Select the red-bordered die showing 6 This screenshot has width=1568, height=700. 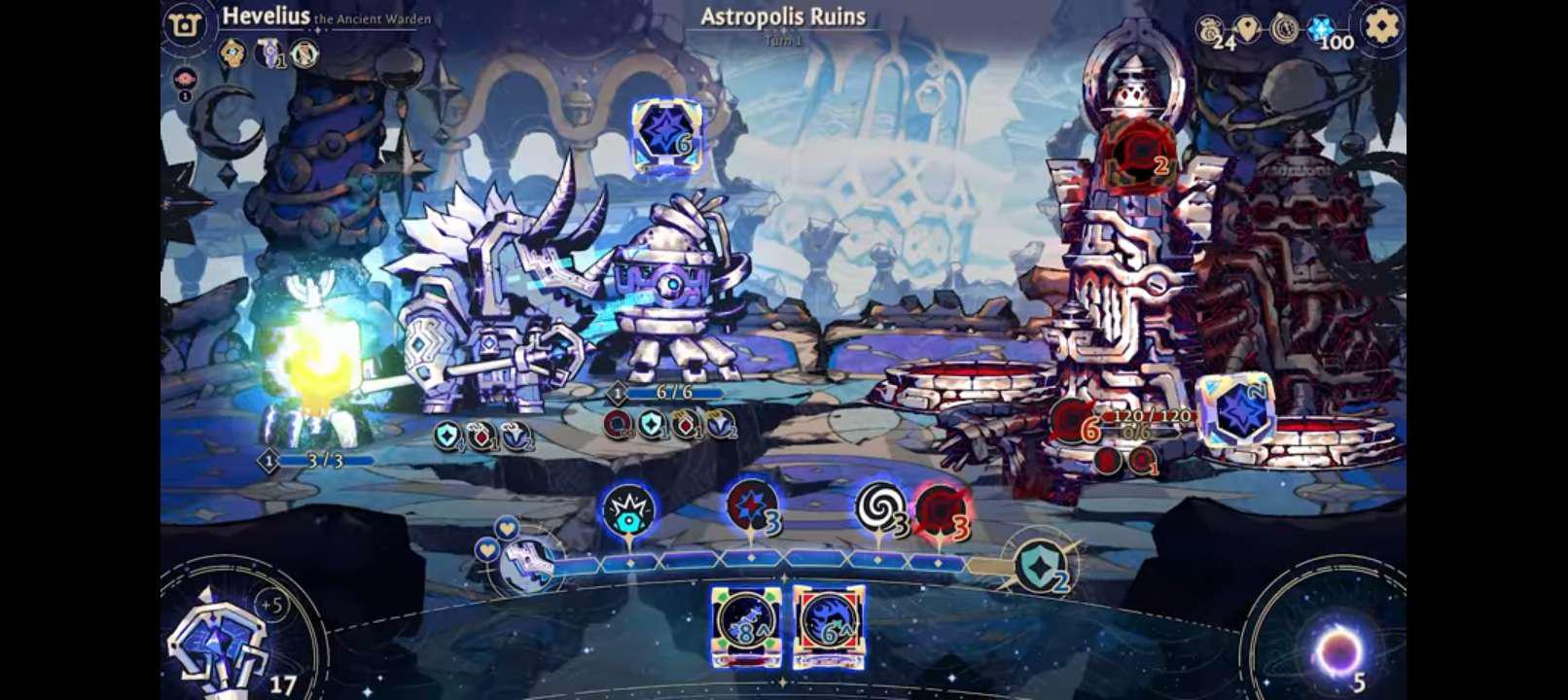pos(829,624)
